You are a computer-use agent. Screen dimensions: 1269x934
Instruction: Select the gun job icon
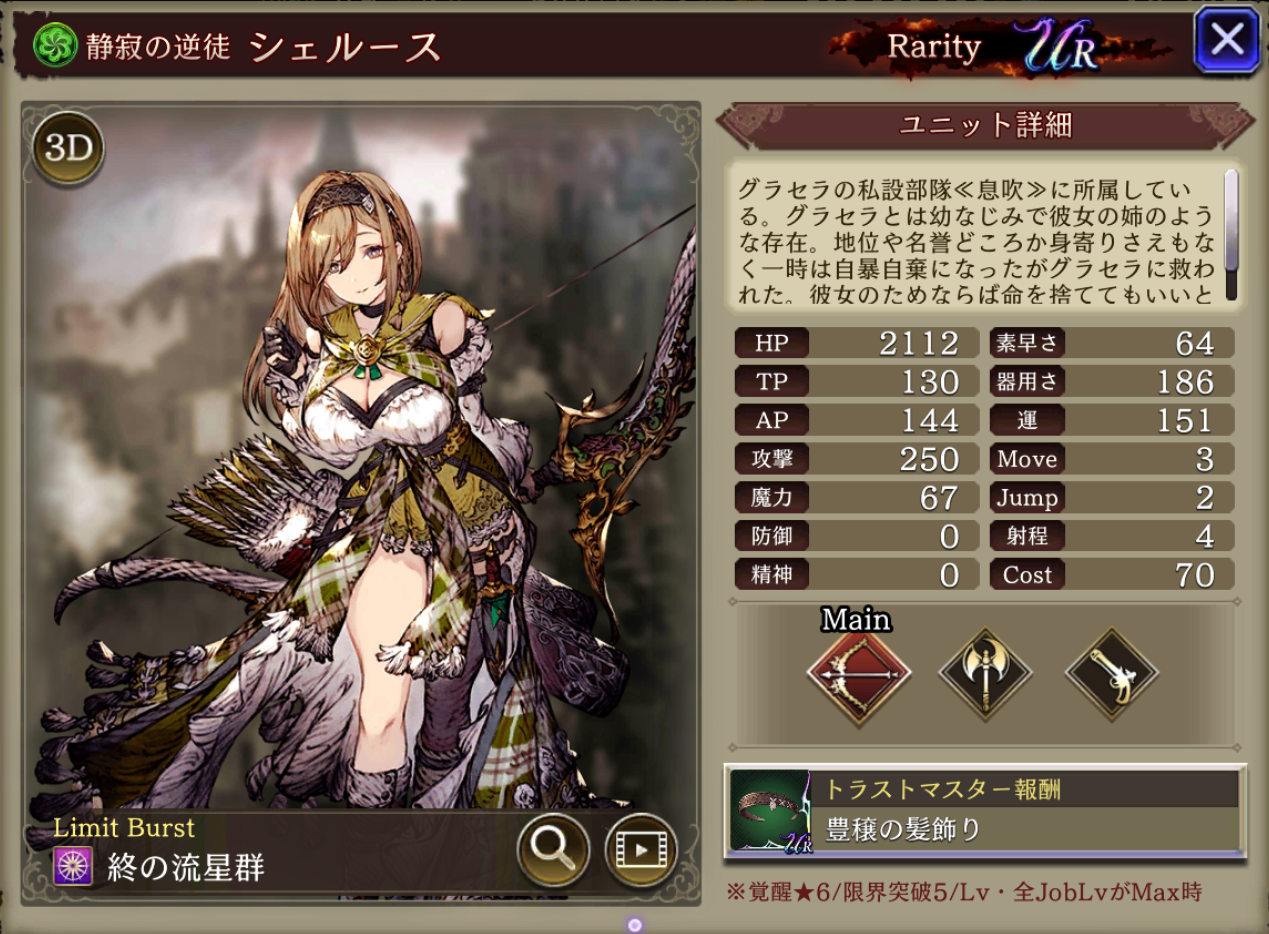[x=1112, y=672]
